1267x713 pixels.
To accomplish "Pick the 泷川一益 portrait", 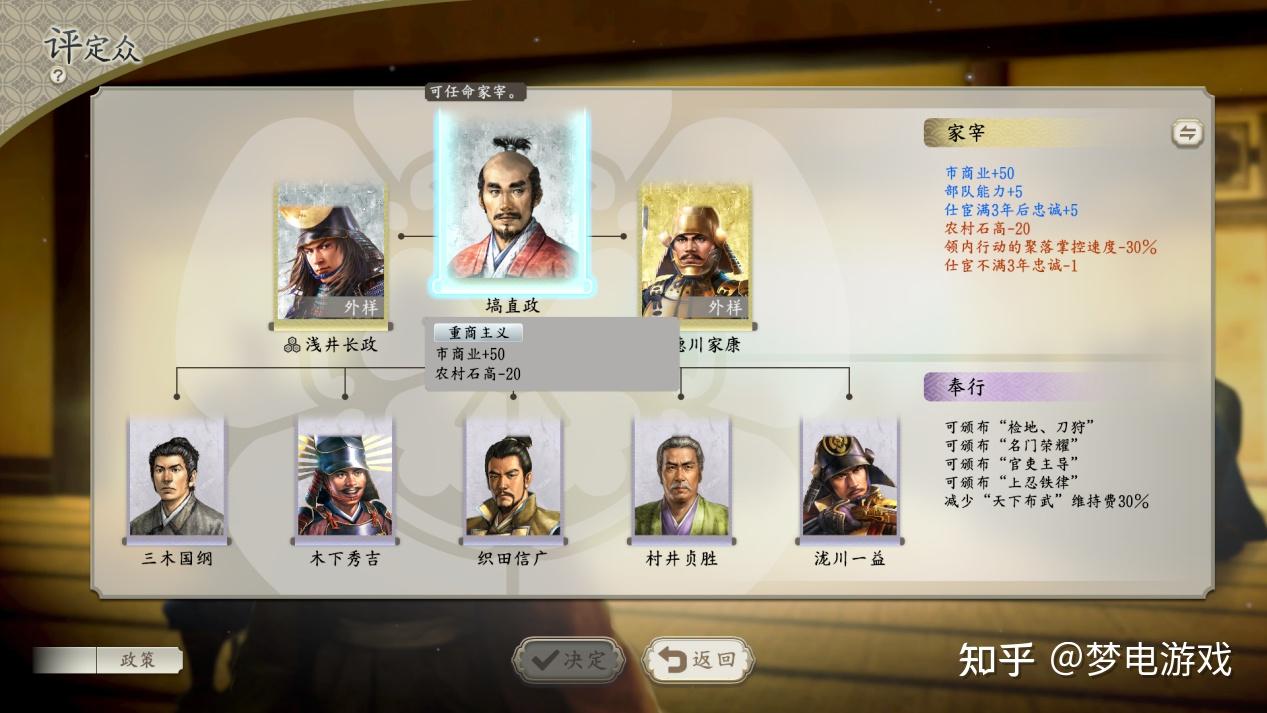I will [x=849, y=480].
